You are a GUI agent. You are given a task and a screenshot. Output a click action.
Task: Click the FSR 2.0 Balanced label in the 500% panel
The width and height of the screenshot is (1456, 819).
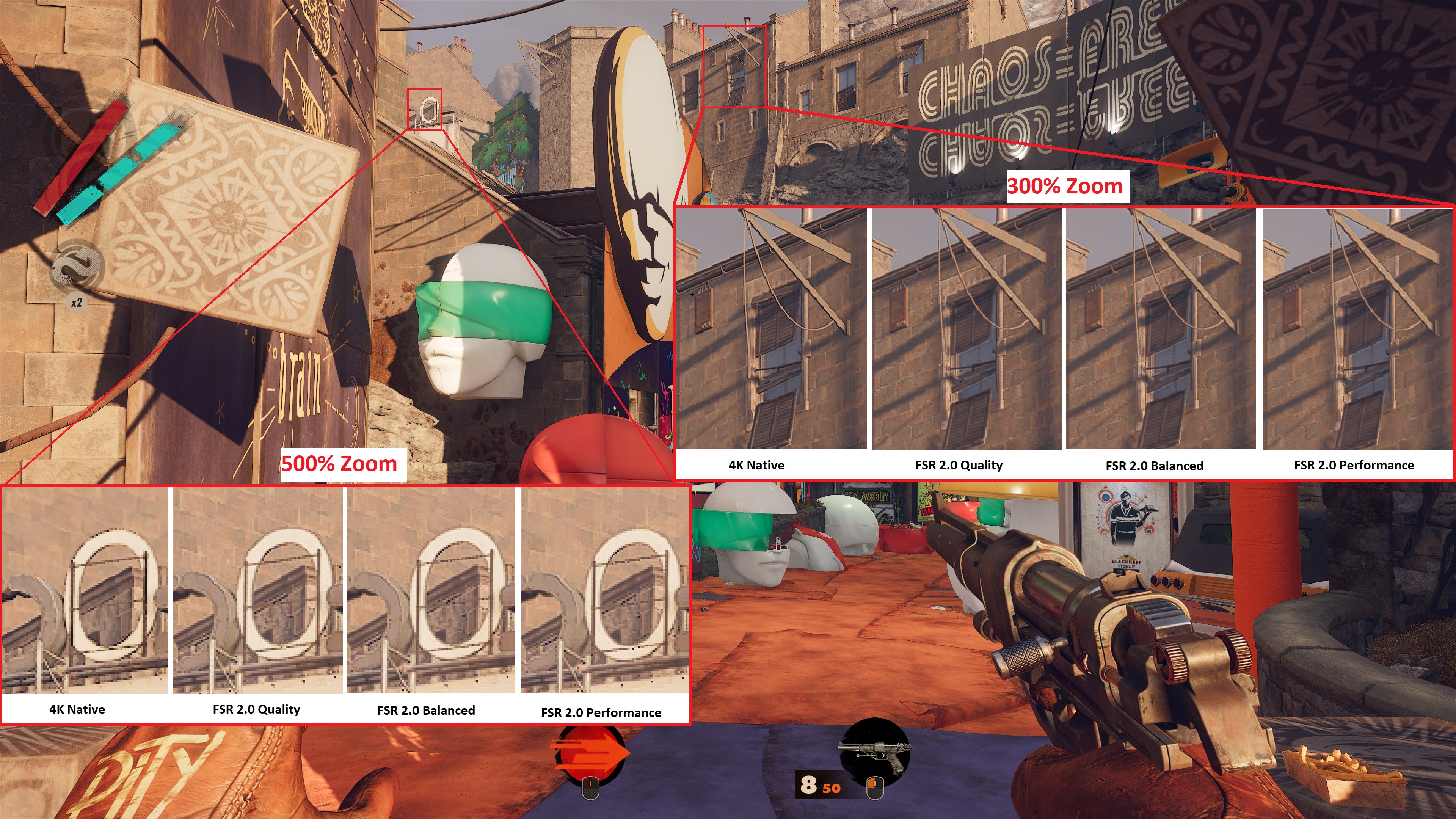pyautogui.click(x=426, y=711)
